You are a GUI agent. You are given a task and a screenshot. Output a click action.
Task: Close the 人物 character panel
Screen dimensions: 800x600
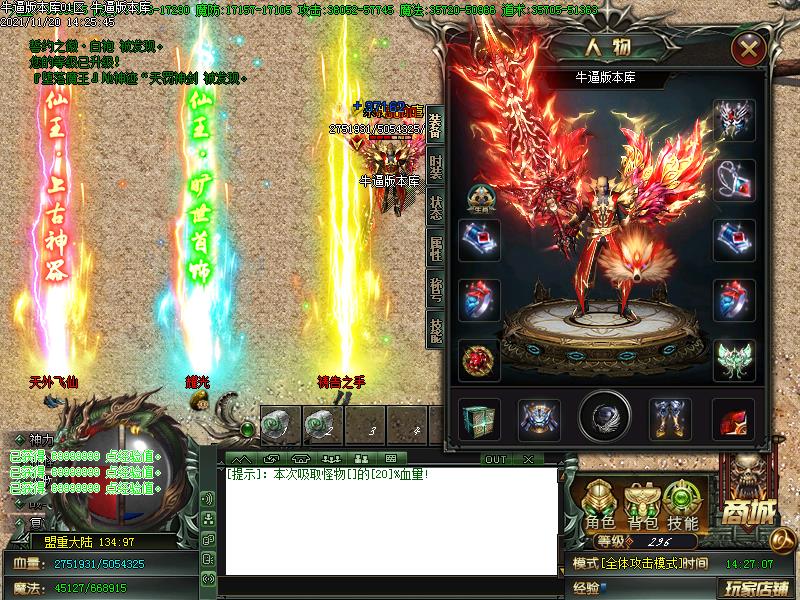pos(748,48)
